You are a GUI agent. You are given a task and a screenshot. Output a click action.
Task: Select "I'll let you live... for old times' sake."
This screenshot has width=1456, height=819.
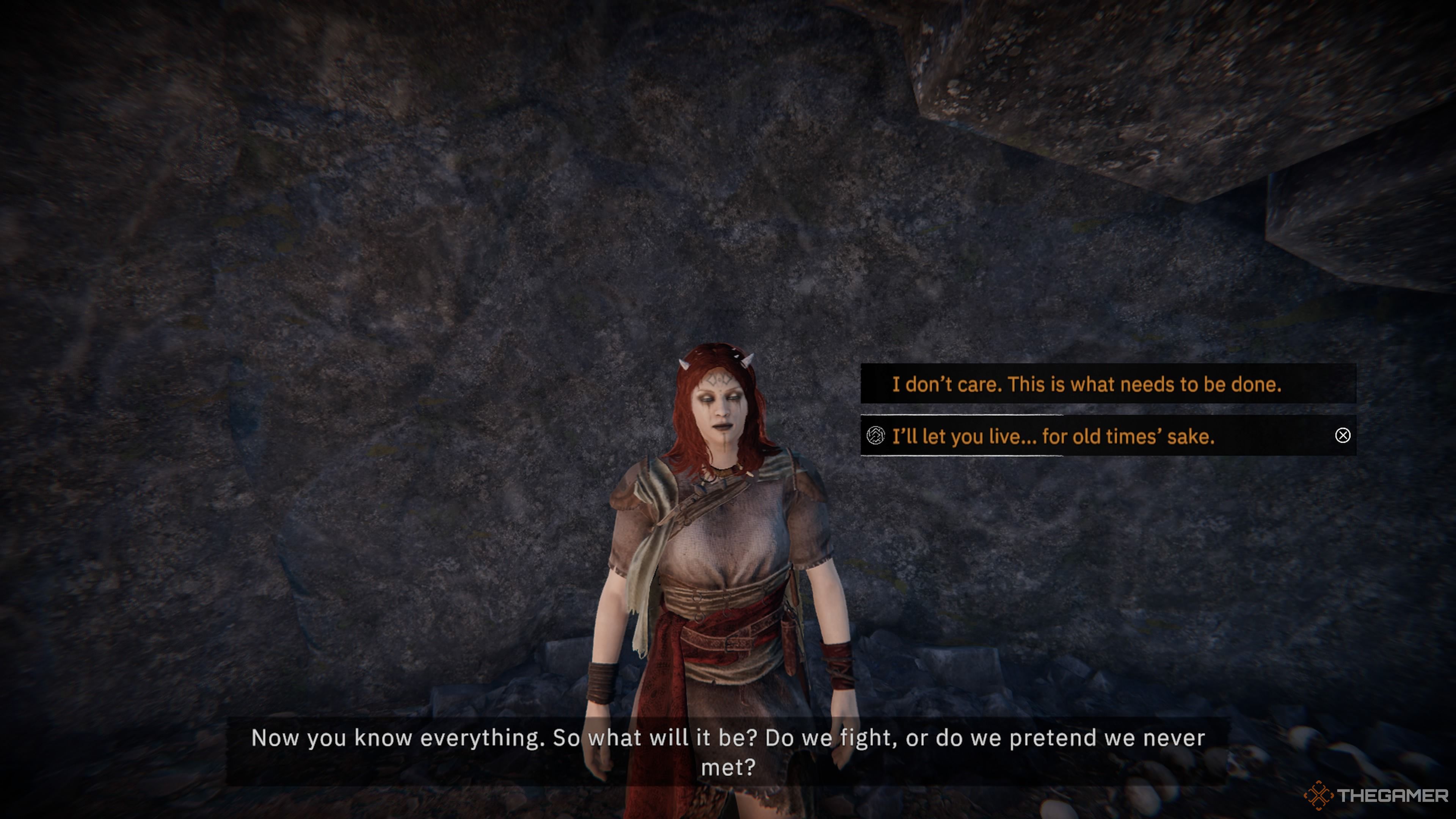(x=1053, y=436)
